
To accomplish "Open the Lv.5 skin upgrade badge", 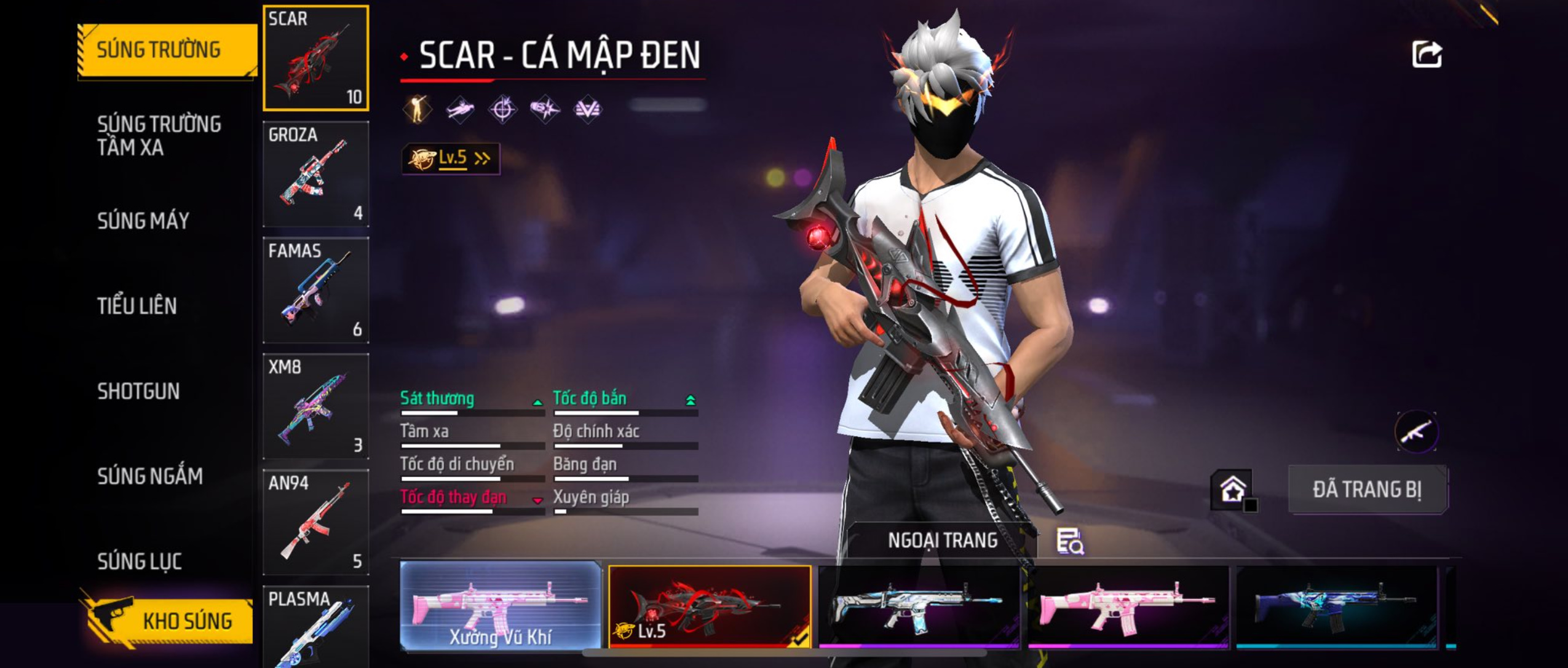I will (x=451, y=159).
